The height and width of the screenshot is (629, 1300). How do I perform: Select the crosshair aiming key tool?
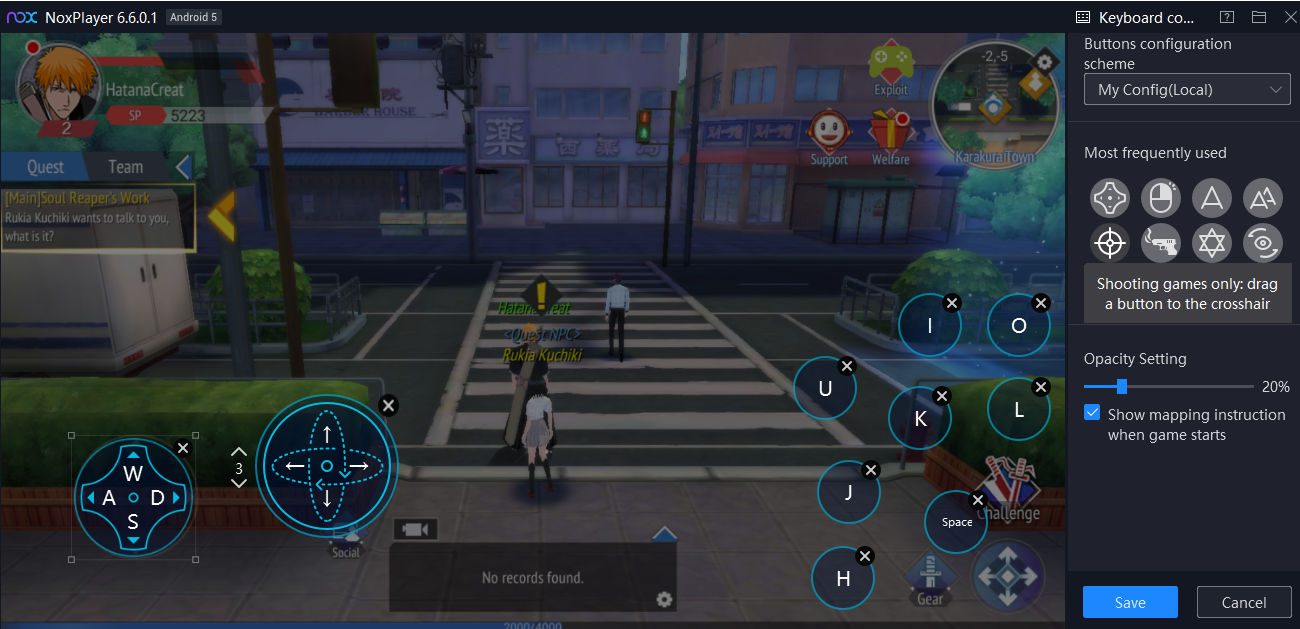click(1110, 242)
